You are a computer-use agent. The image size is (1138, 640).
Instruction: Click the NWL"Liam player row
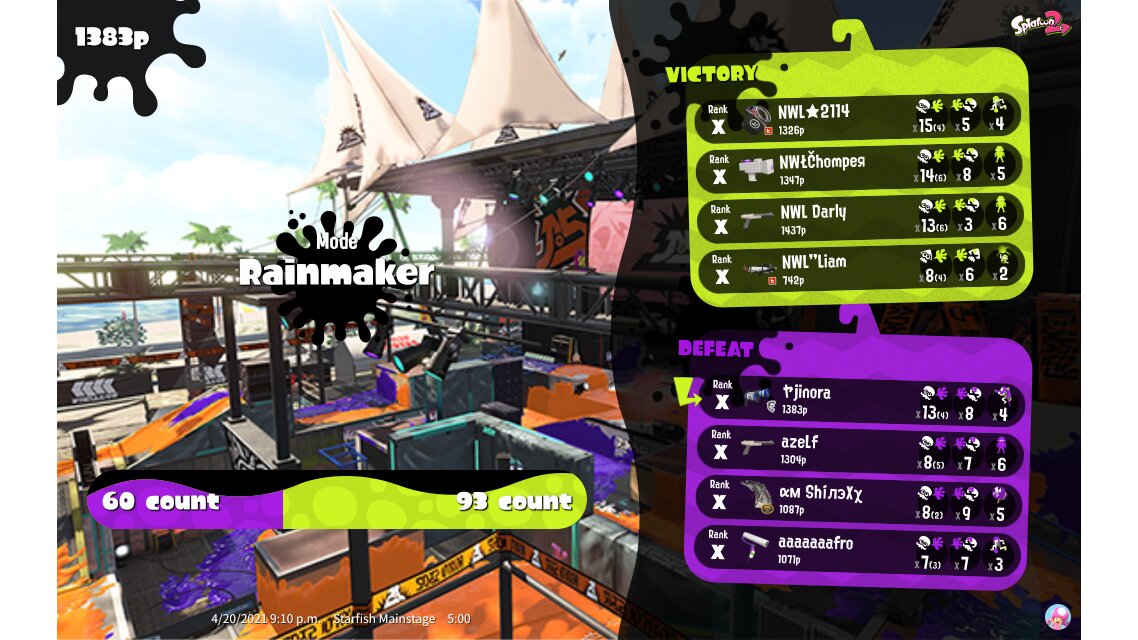click(859, 268)
